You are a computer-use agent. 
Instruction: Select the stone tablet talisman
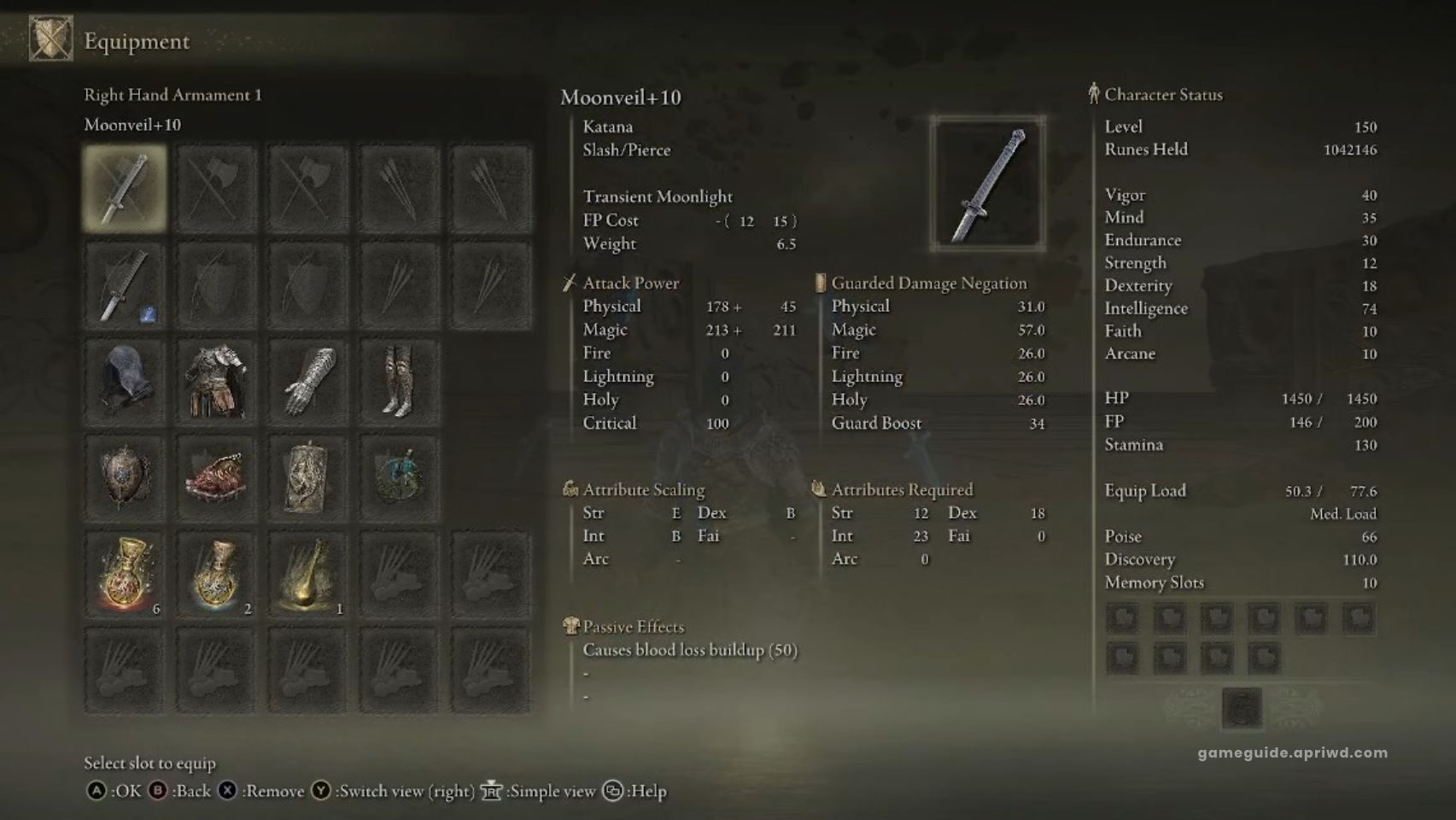pos(307,477)
